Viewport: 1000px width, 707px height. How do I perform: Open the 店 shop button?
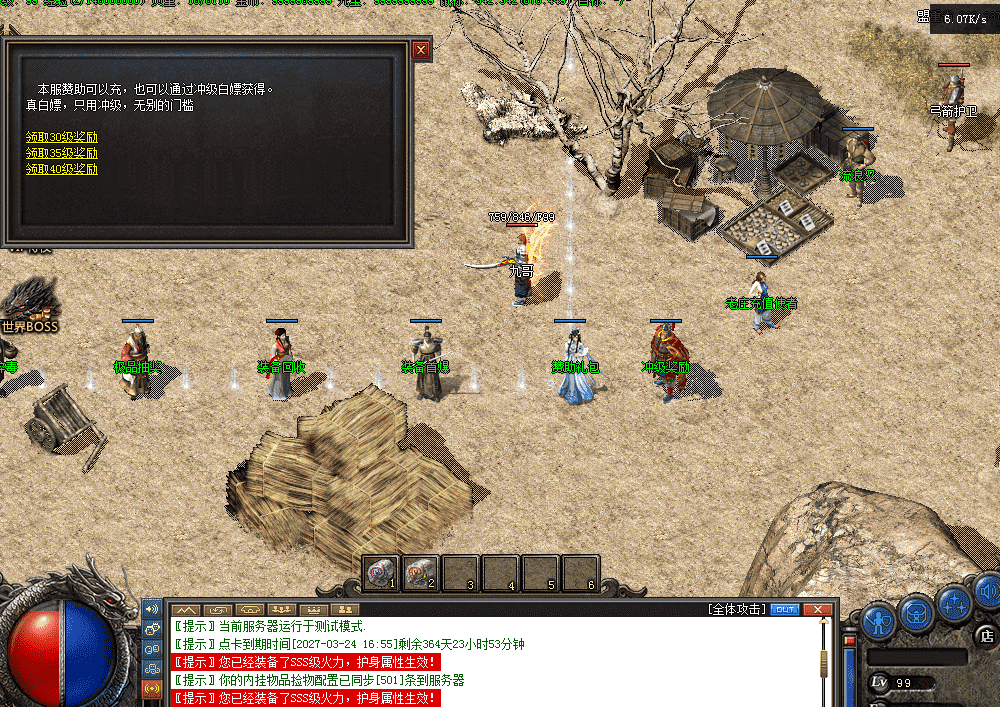(986, 634)
